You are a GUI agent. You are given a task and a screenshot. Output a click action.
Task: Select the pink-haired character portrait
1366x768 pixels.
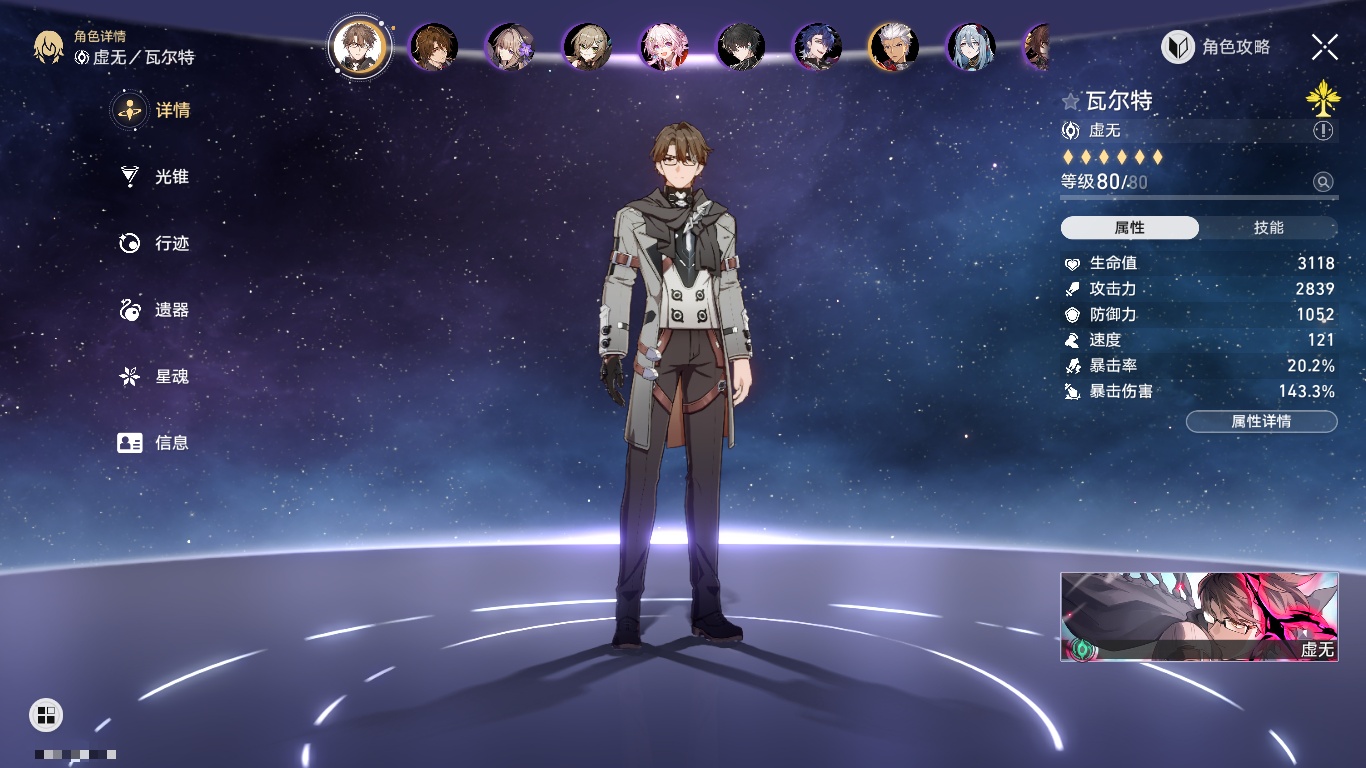tap(664, 46)
